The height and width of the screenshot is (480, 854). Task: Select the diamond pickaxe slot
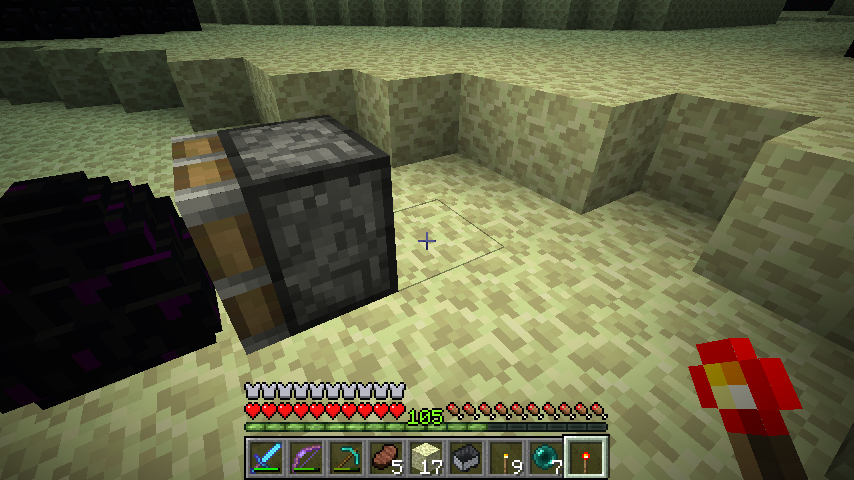tap(344, 457)
